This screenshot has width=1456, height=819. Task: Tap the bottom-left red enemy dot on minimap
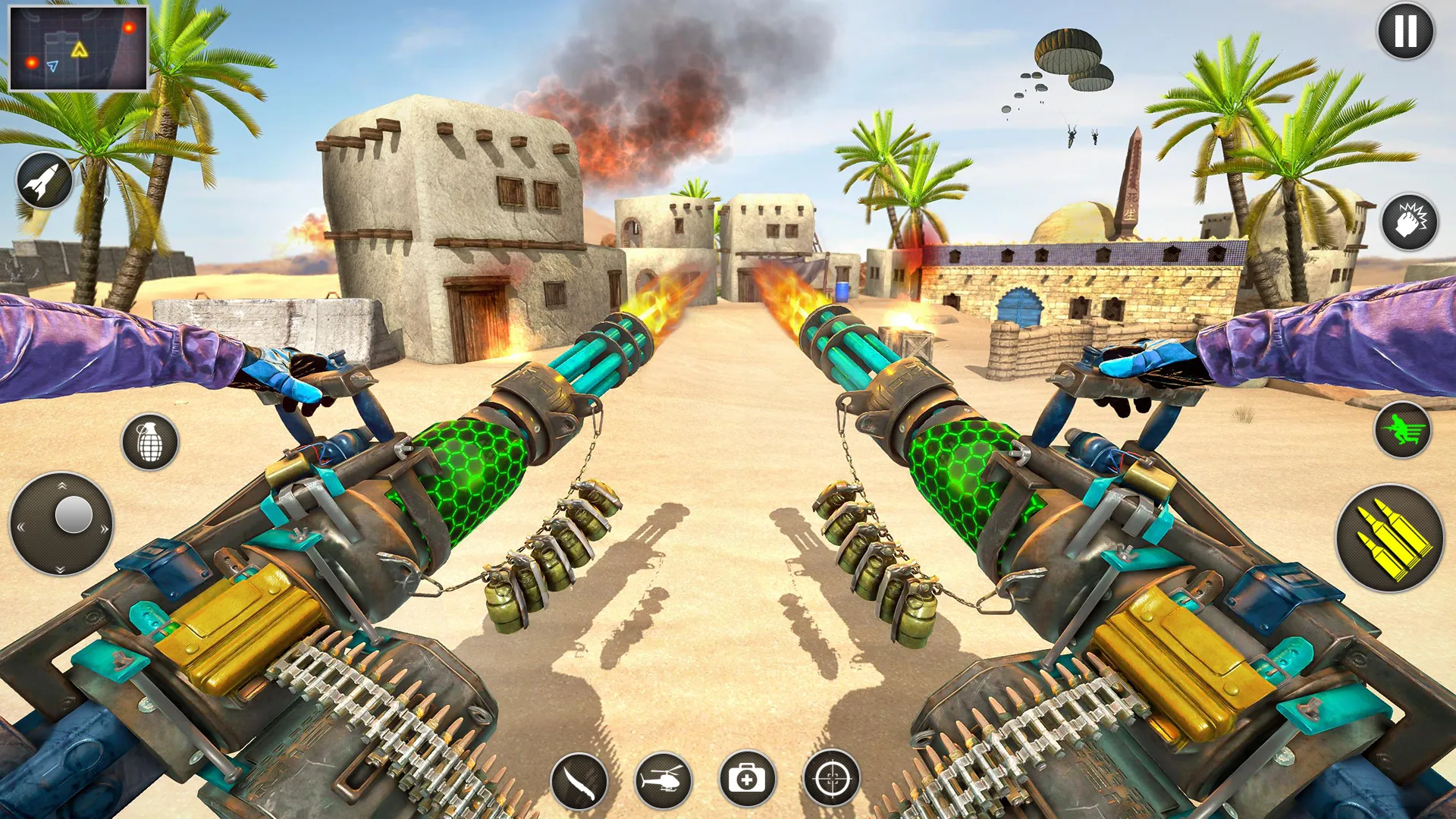[32, 64]
